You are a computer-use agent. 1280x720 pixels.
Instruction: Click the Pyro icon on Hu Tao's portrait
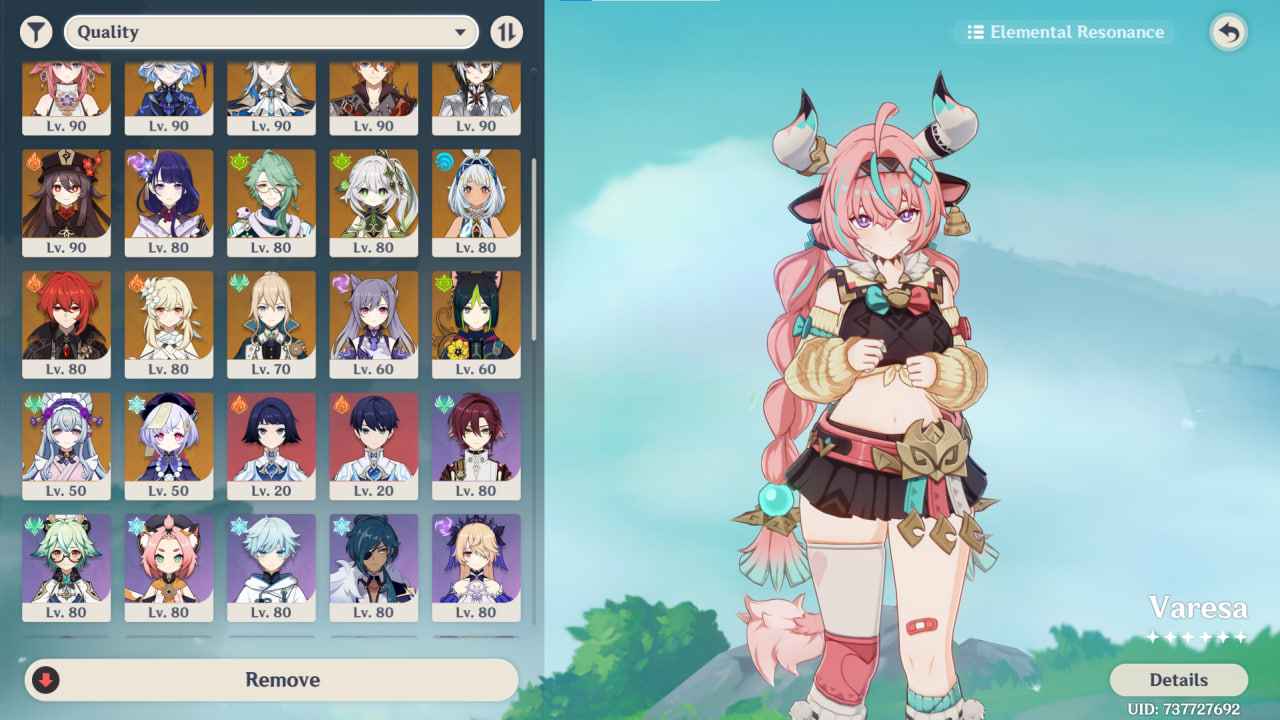(34, 158)
